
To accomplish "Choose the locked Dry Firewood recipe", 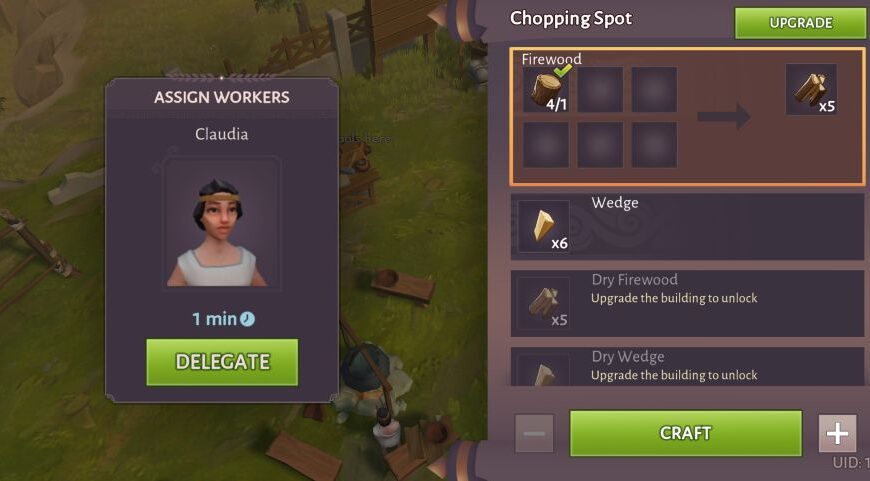I will tap(687, 302).
